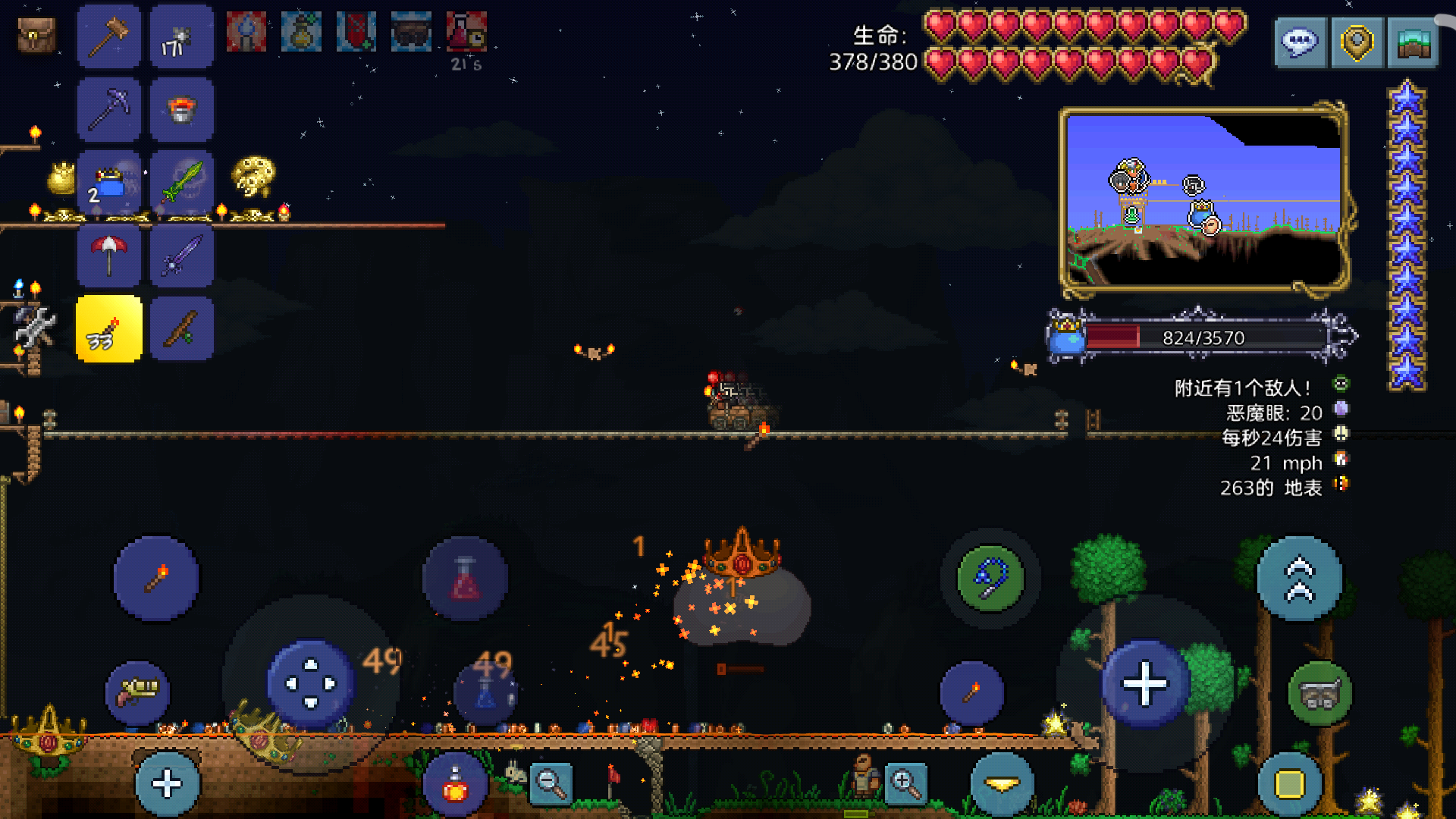Viewport: 1456px width, 819px height.
Task: Select the red umbrella hotbar slot
Action: coord(108,256)
